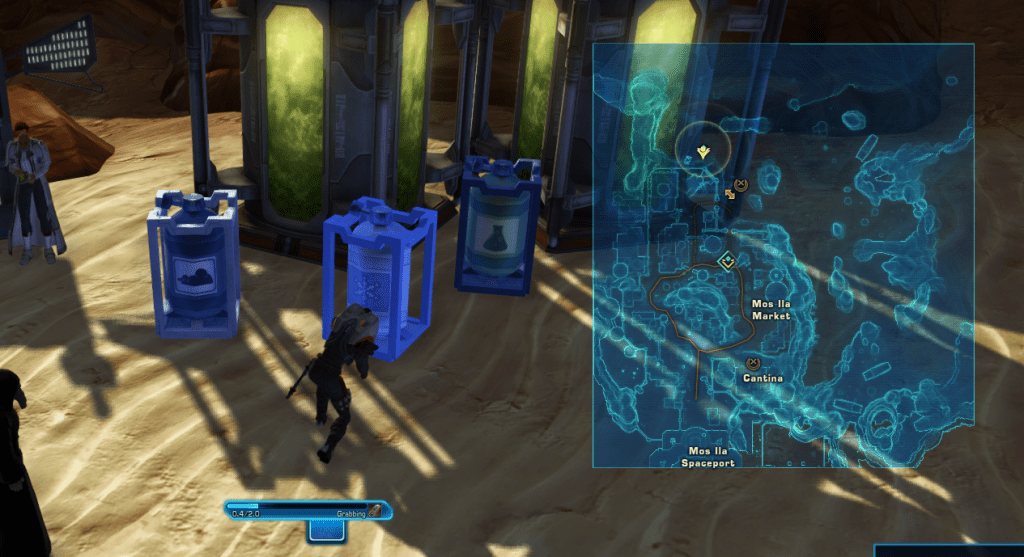Screen dimensions: 1024x557
Task: Click the crossed-tools vendor marker on the map
Action: coord(740,184)
